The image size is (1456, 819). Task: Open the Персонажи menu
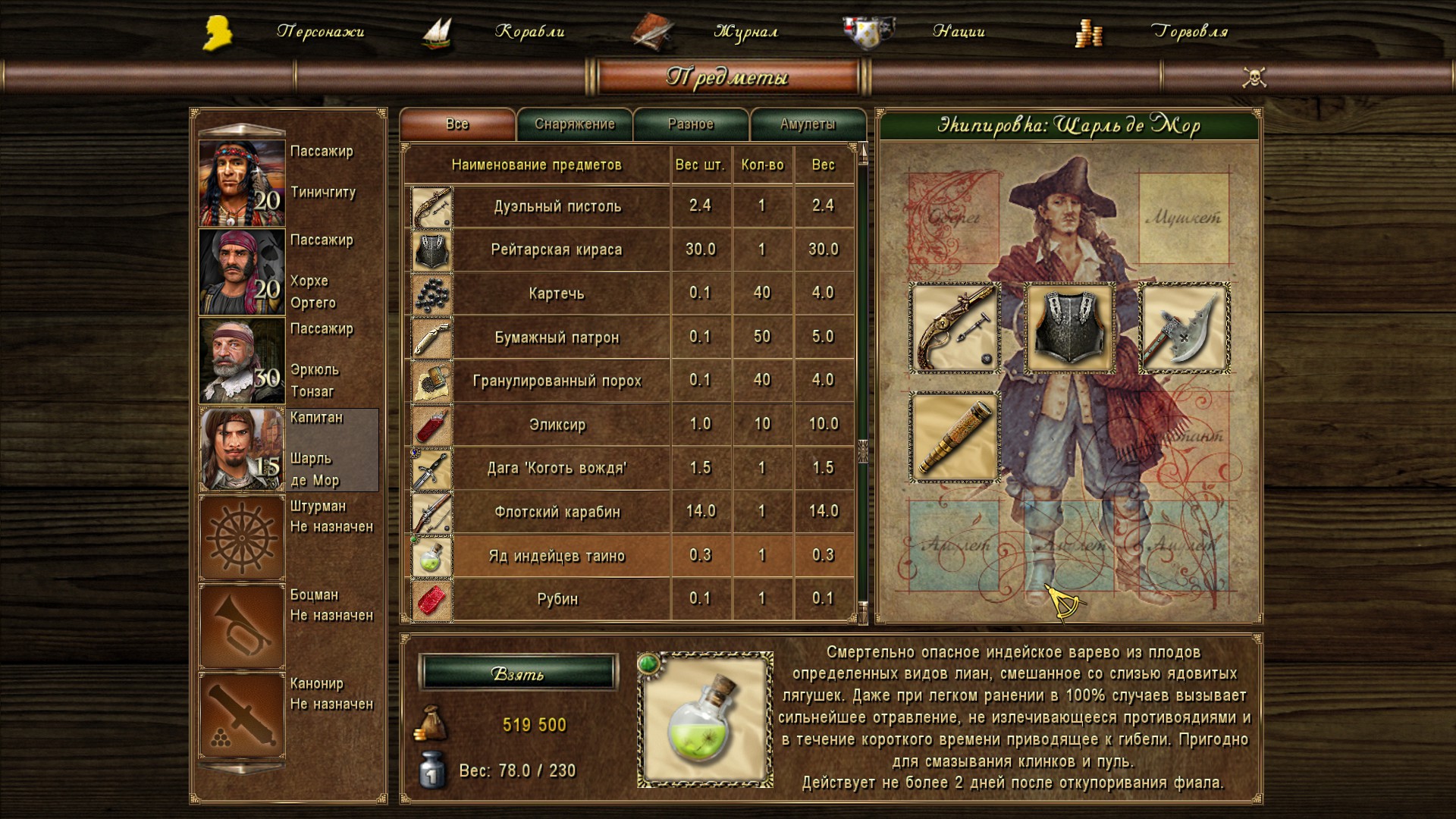coord(319,32)
